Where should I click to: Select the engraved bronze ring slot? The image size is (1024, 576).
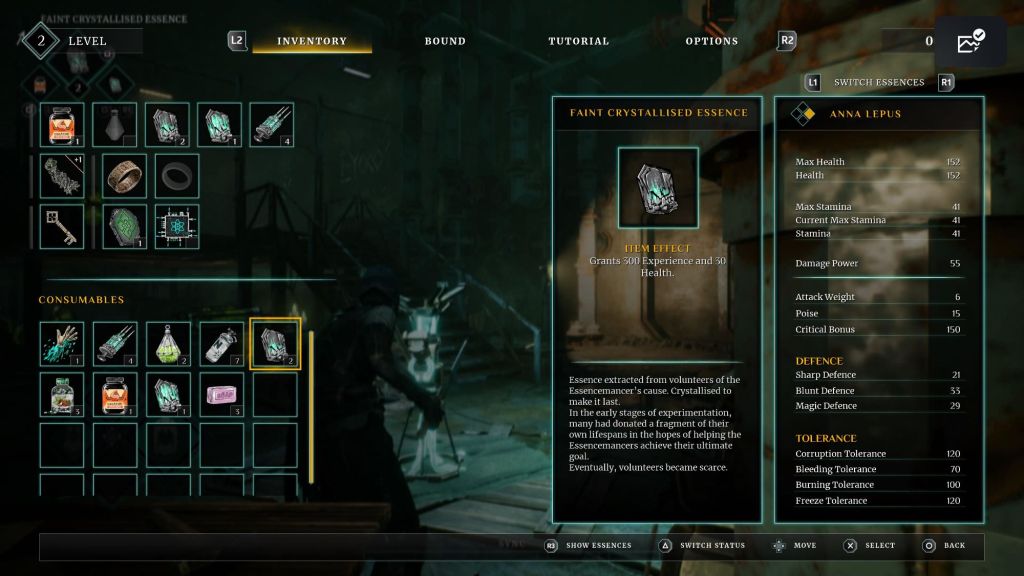[x=125, y=176]
